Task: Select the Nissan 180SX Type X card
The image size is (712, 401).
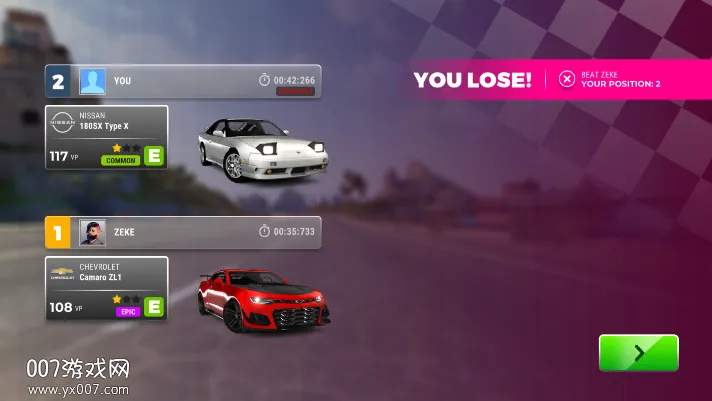Action: pyautogui.click(x=106, y=137)
